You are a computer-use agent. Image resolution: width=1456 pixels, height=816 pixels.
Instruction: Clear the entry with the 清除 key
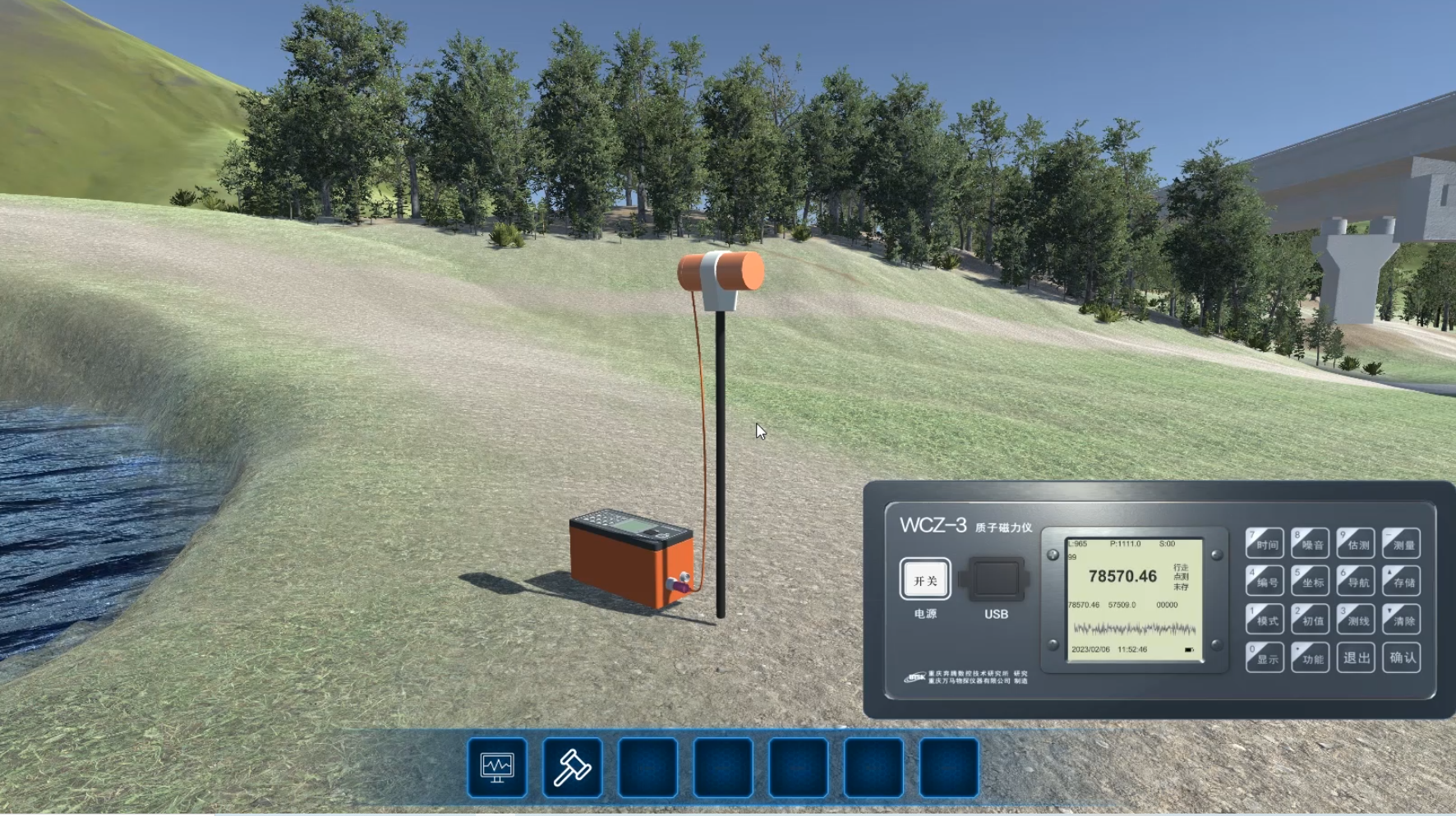coord(1402,620)
